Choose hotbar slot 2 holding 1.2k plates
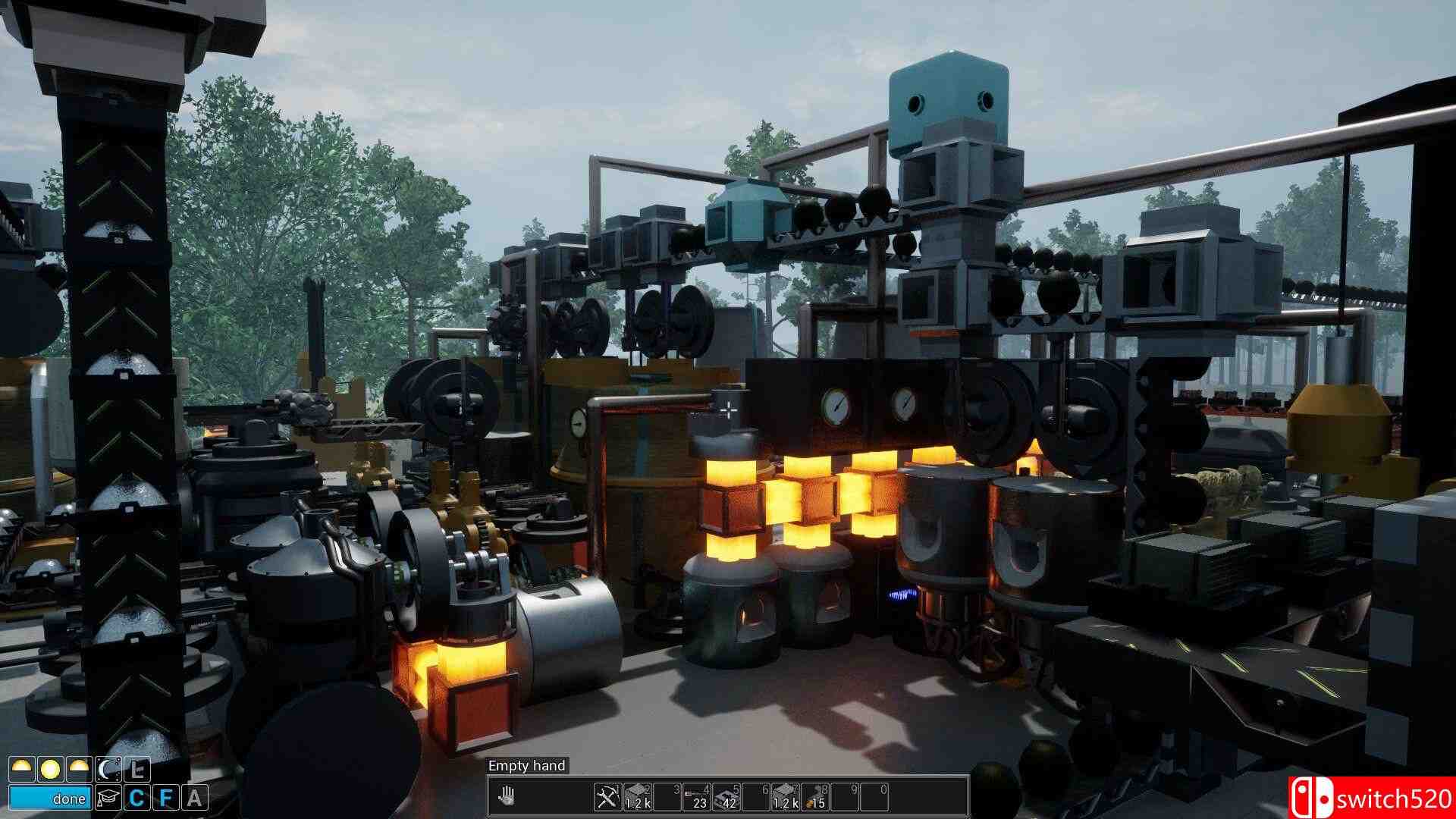The image size is (1456, 819). (637, 797)
